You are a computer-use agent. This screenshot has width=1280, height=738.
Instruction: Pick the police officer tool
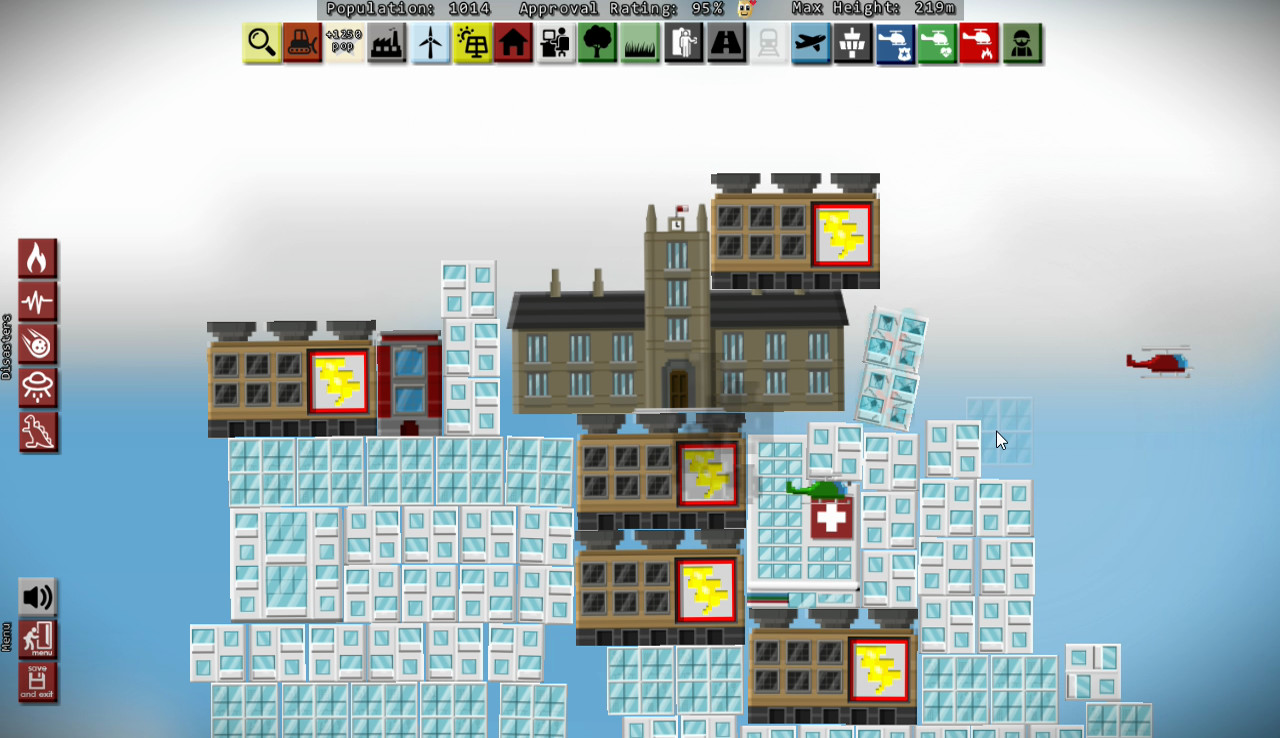(1021, 43)
